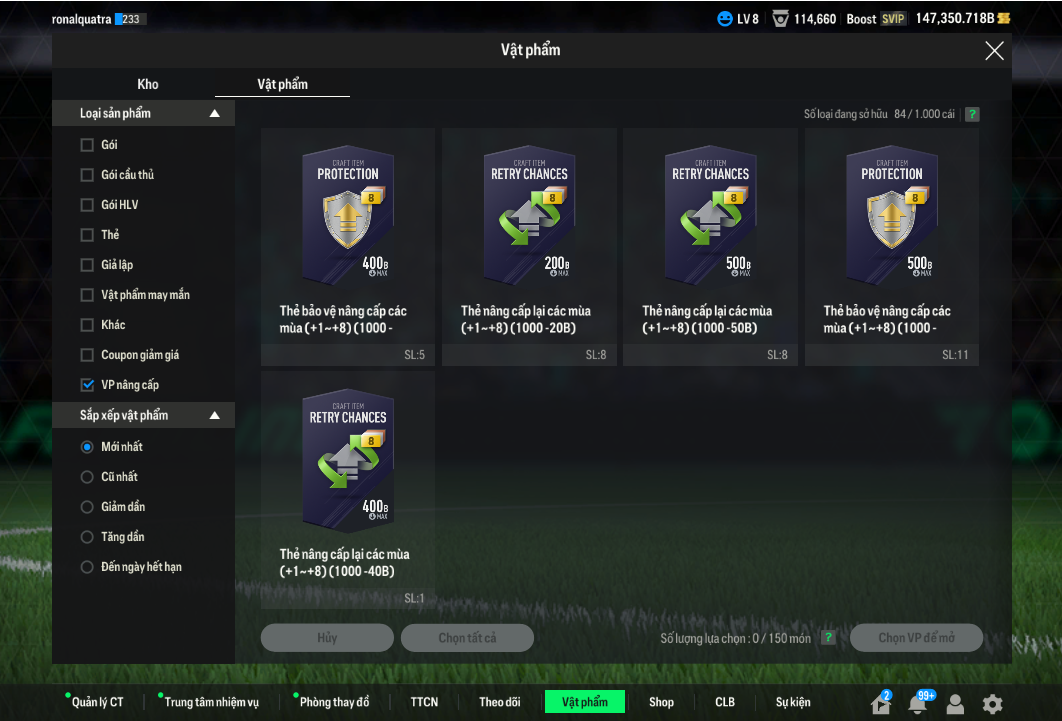Open the Shop from bottom menu

(x=661, y=702)
